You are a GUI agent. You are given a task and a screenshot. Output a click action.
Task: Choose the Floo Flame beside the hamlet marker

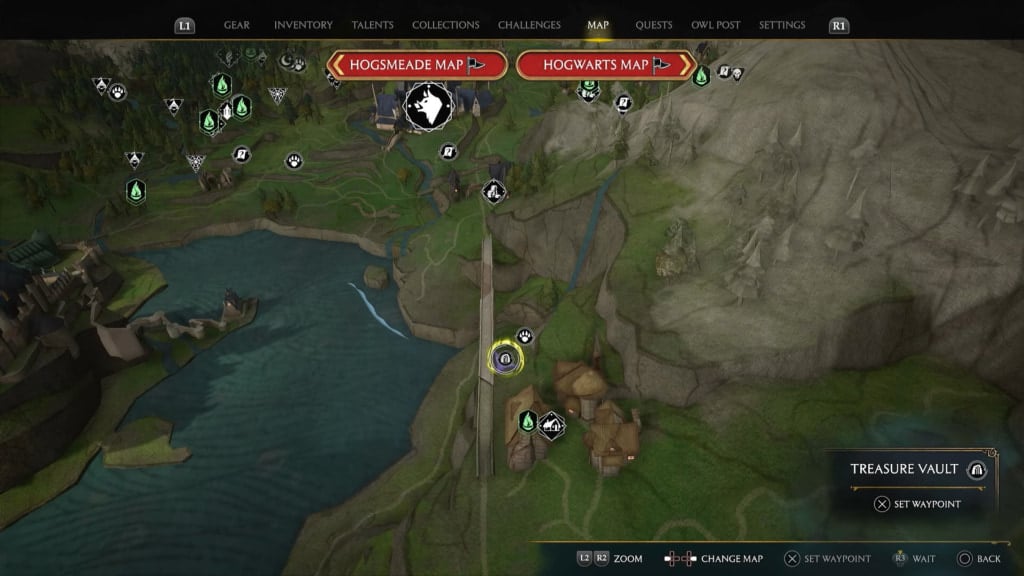[x=528, y=421]
